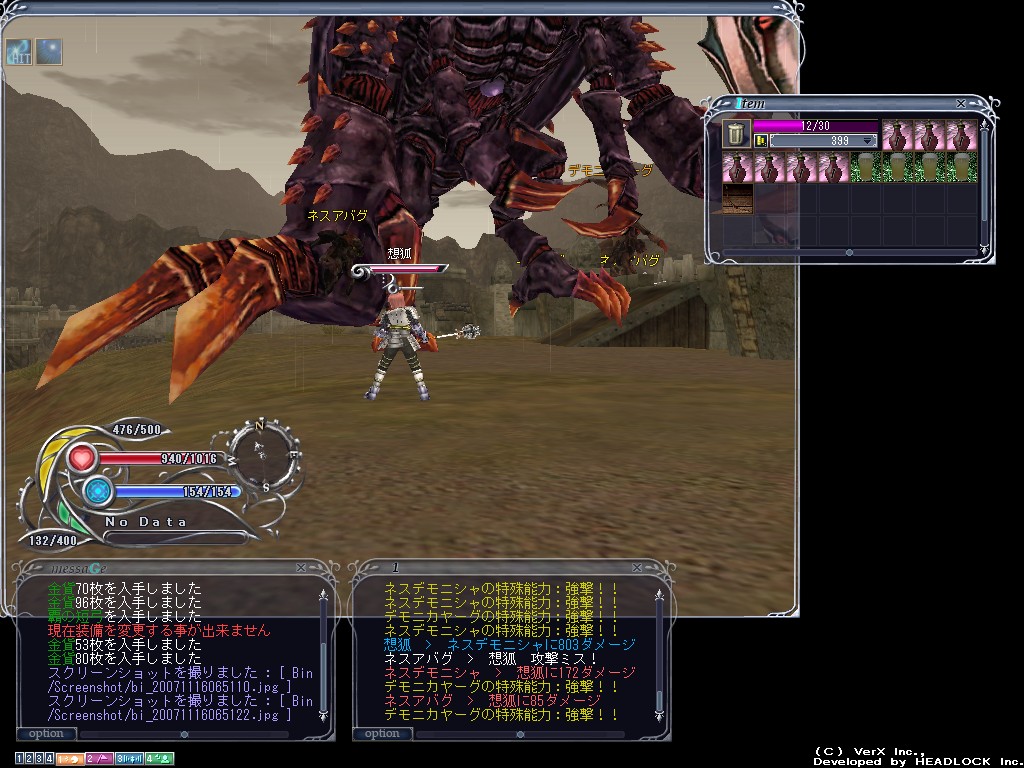
Task: Click the gold coins icon
Action: [761, 141]
